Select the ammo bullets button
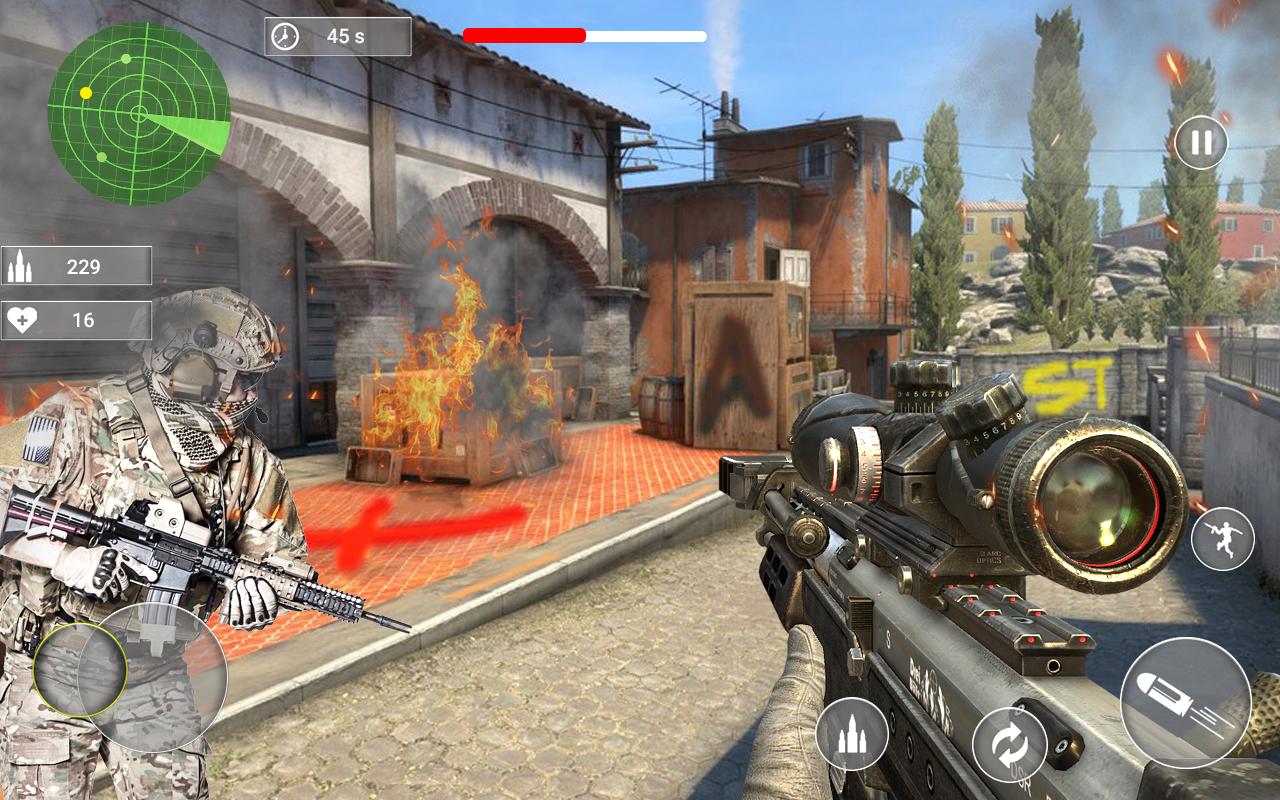1280x800 pixels. (x=852, y=734)
